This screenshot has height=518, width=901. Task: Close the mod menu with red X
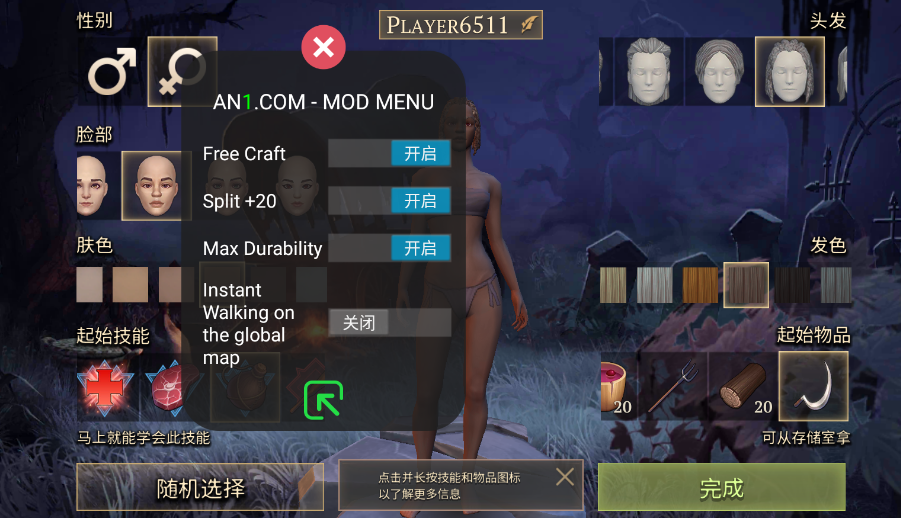[323, 47]
